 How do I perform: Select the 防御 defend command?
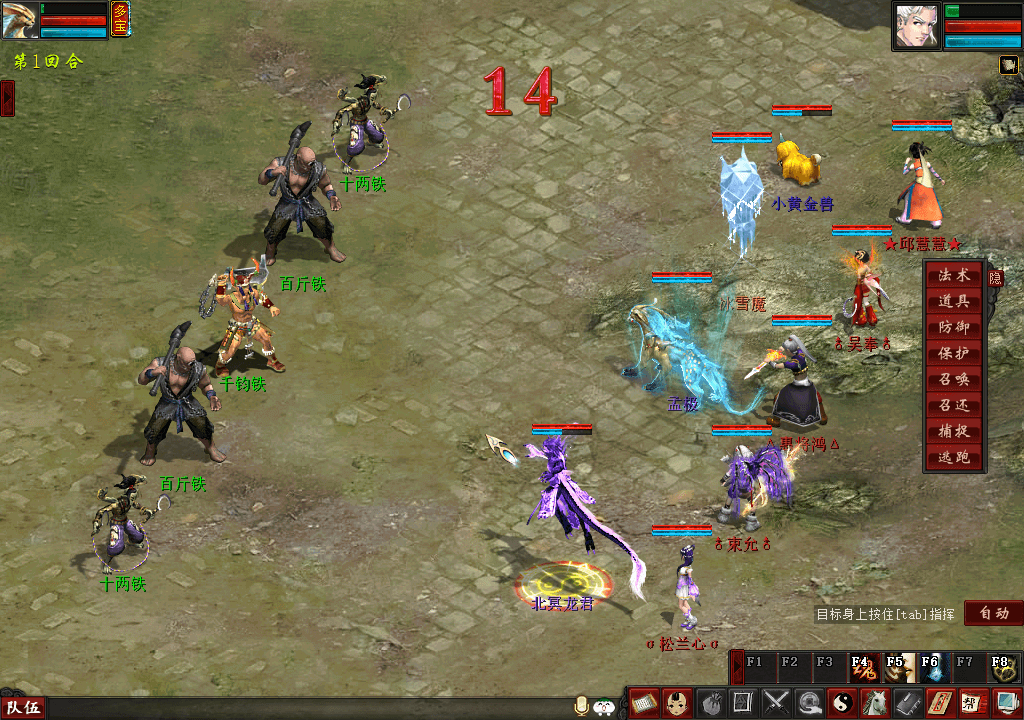point(953,327)
